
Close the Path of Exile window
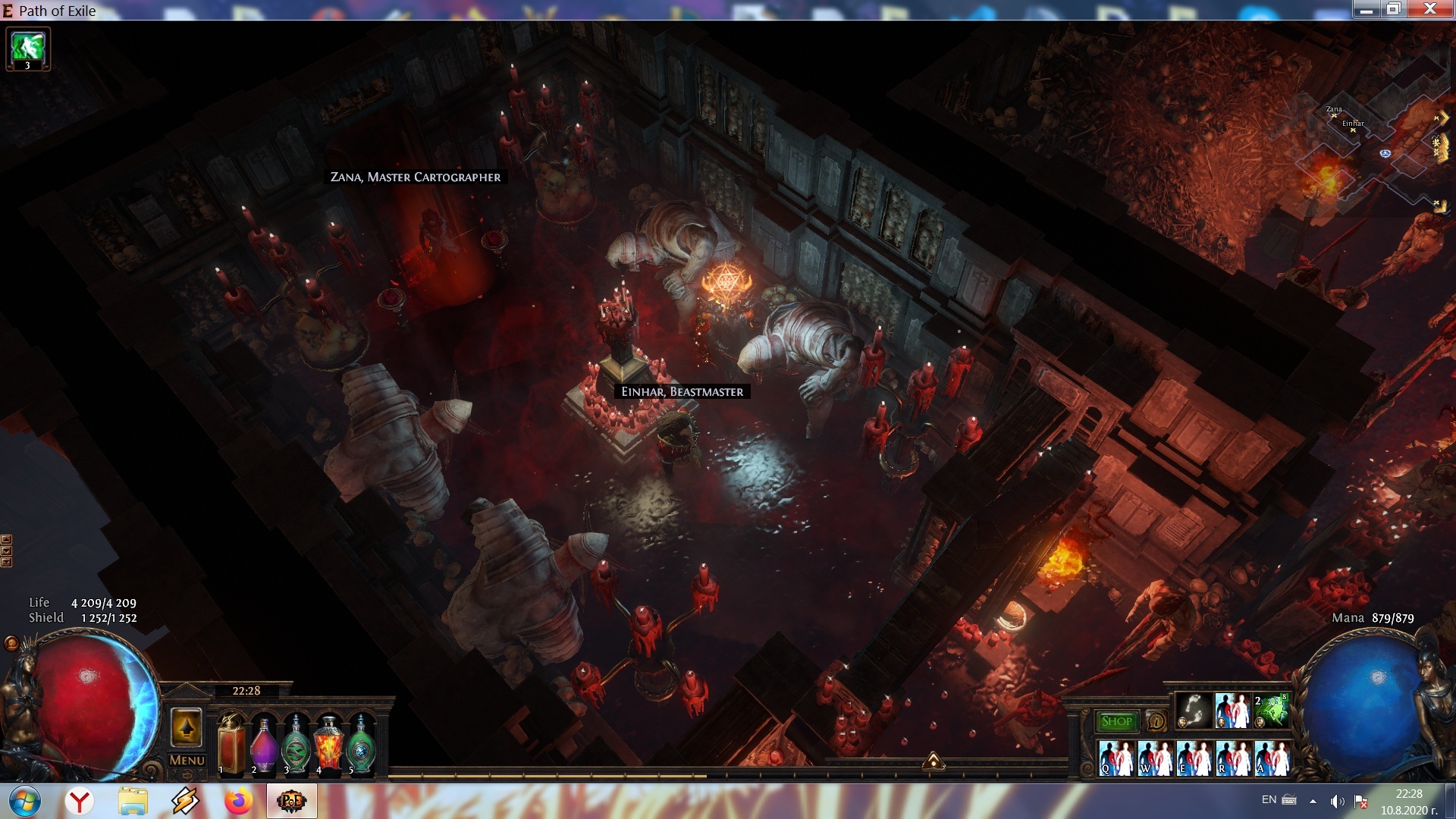pyautogui.click(x=1430, y=9)
